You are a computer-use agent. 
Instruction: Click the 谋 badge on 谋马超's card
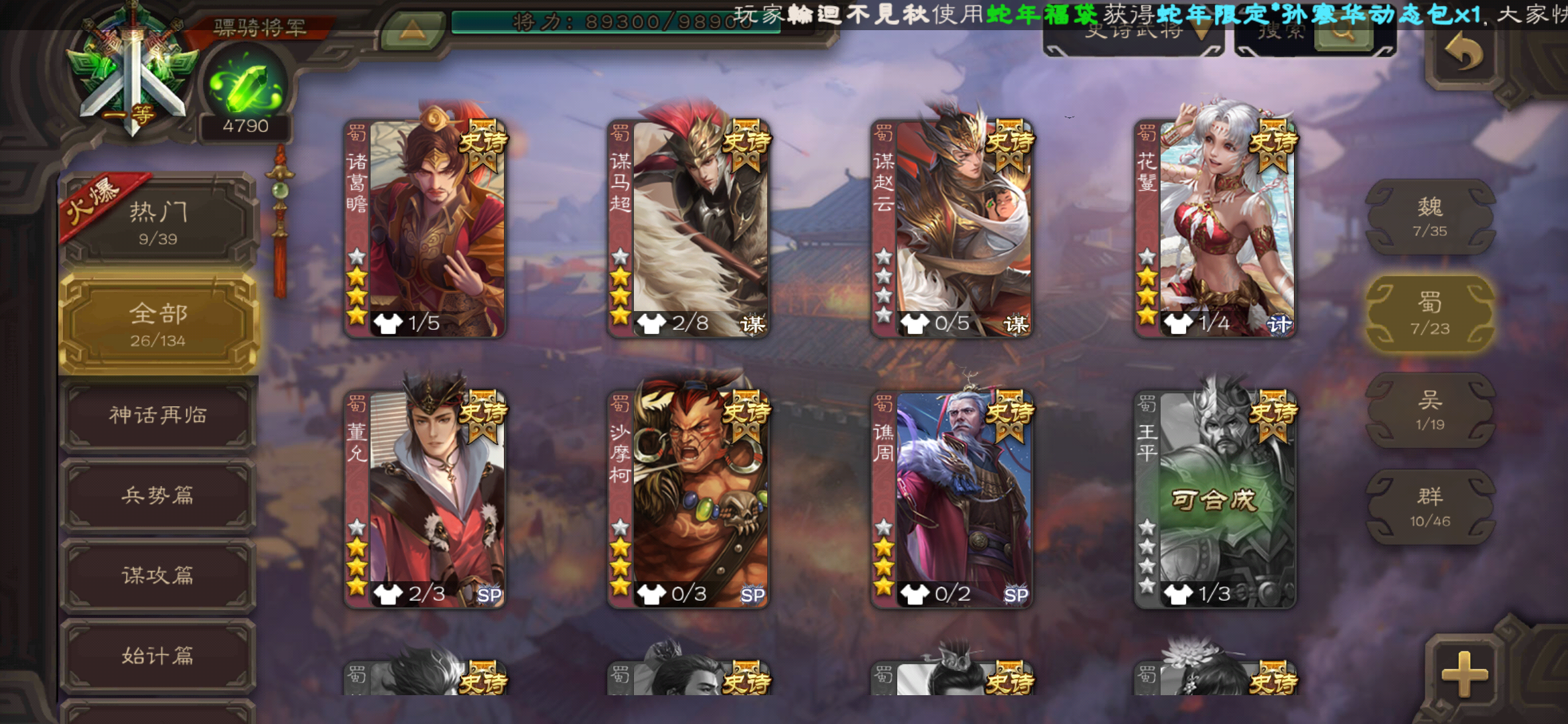point(754,323)
